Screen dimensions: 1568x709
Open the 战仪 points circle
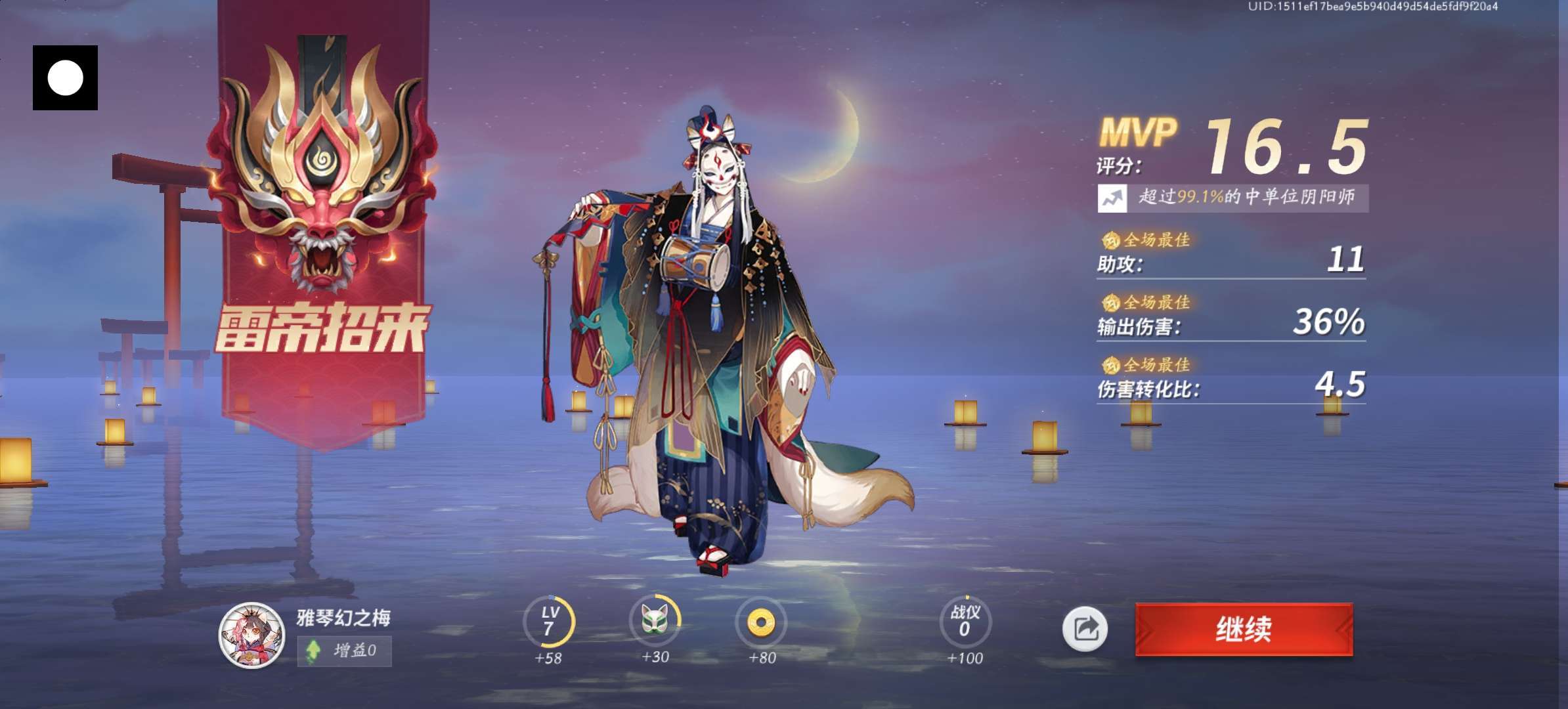pos(965,622)
